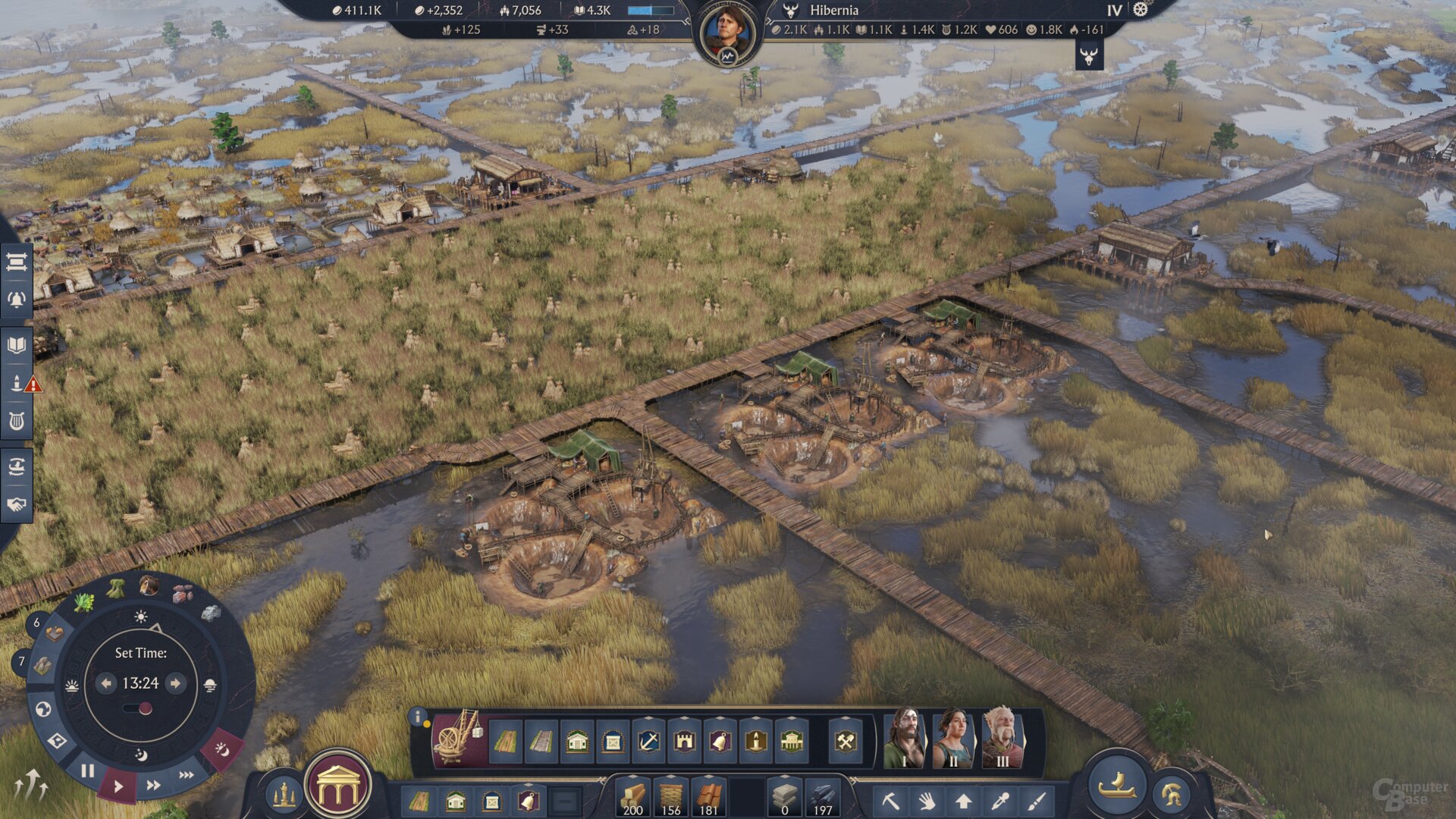
Task: Set game speed to triple fast-forward
Action: pyautogui.click(x=186, y=775)
